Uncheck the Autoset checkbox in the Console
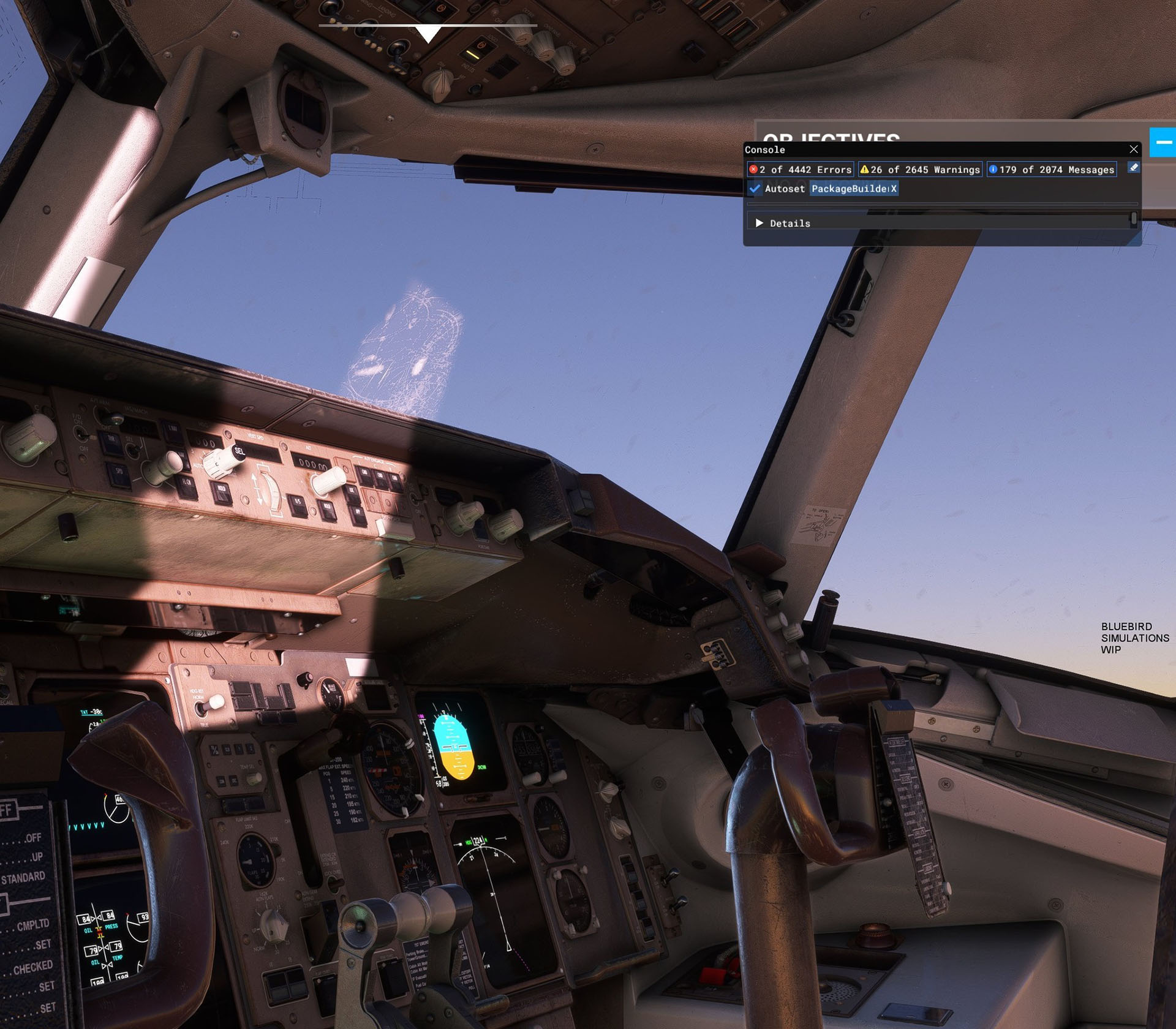 coord(755,189)
